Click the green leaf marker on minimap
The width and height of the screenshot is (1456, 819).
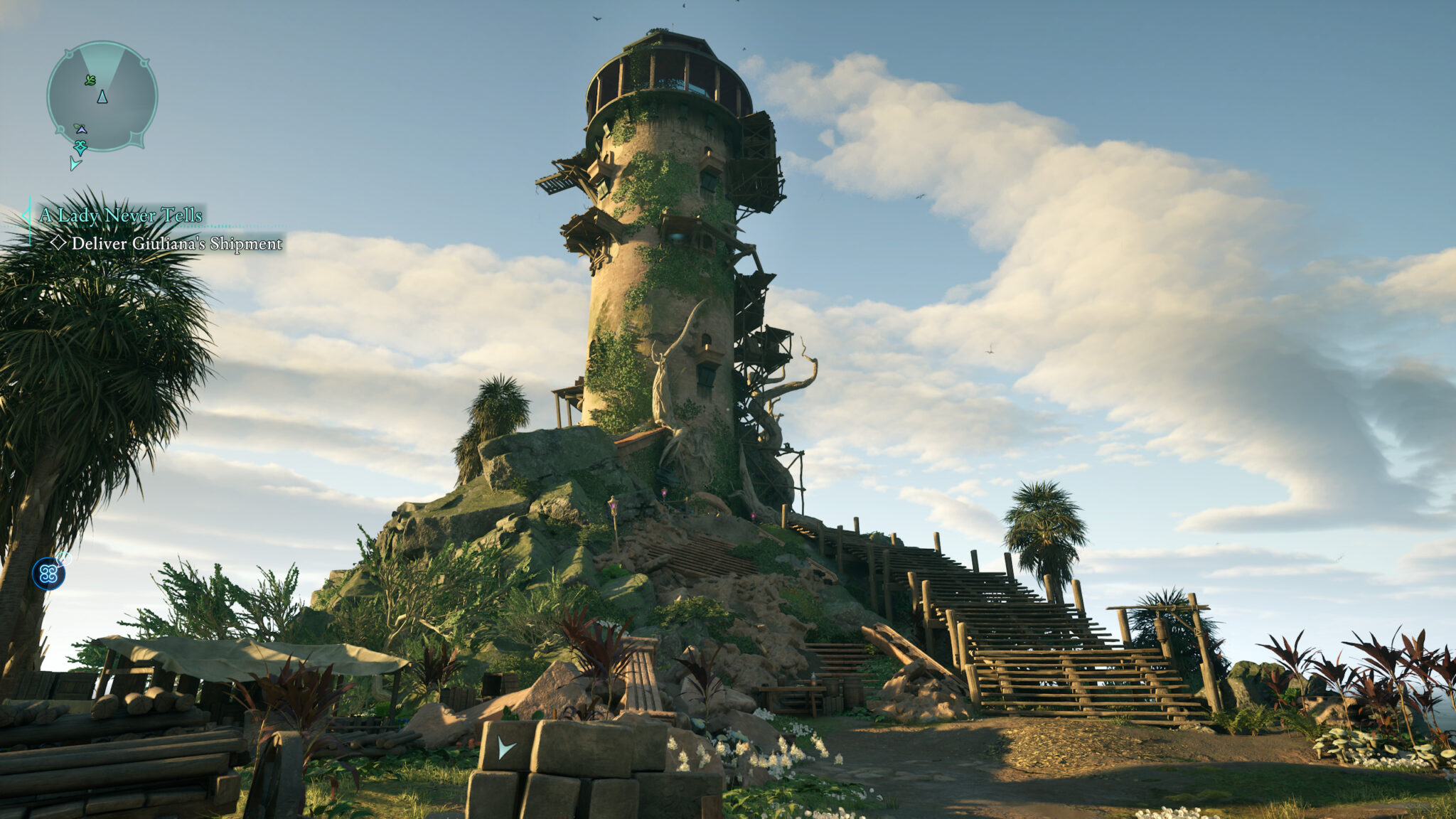[x=90, y=80]
